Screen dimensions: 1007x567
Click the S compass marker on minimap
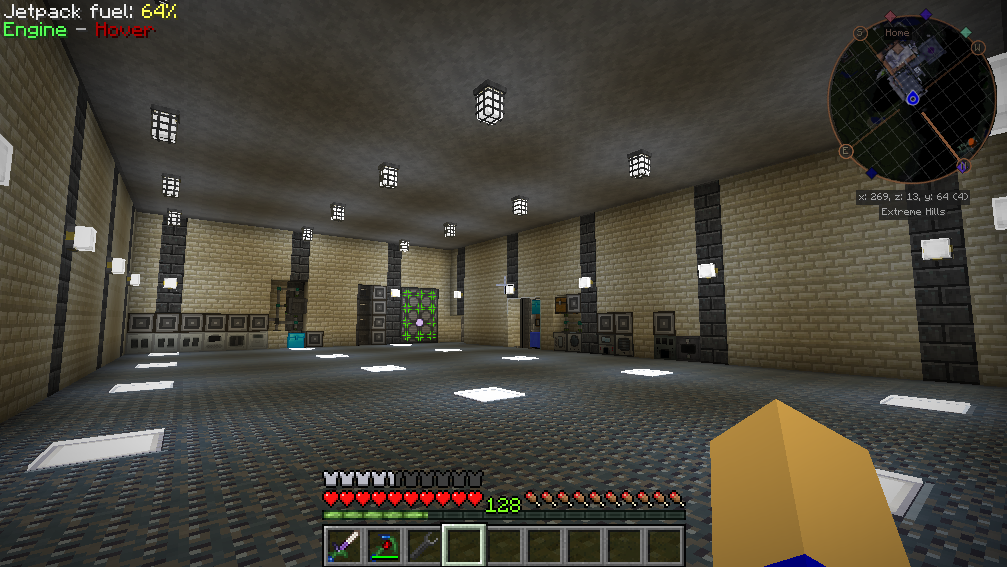tap(860, 33)
